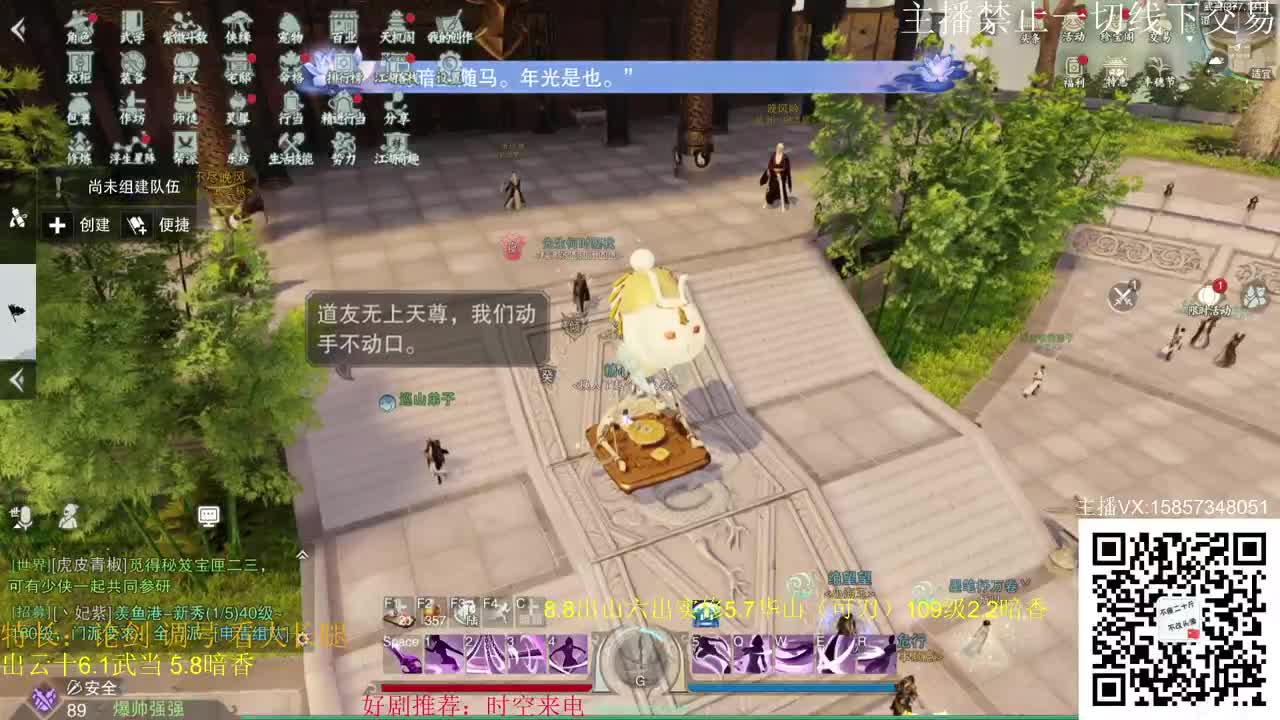This screenshot has width=1280, height=720.
Task: Open the 帮派 guild panel
Action: point(187,150)
